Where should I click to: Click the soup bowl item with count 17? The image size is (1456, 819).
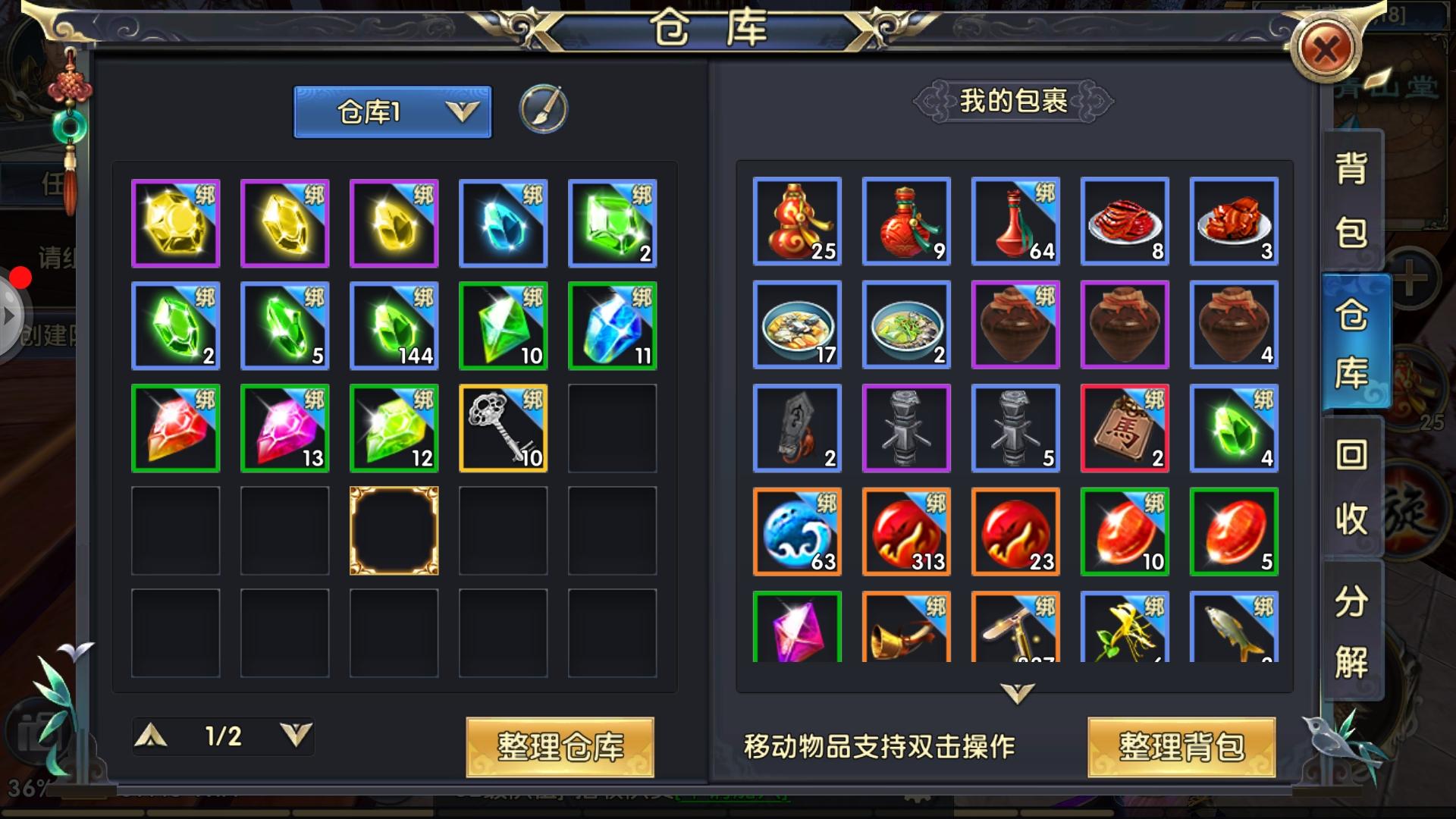(797, 325)
